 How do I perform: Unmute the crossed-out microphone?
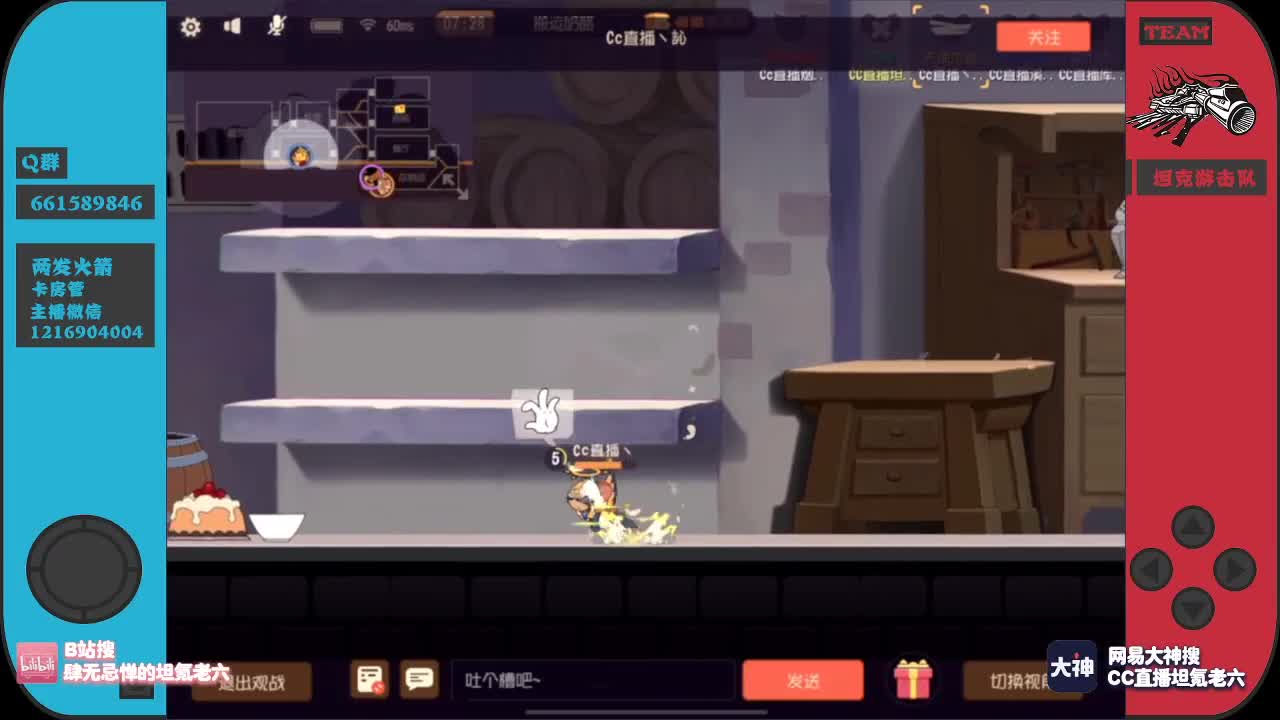pos(277,27)
